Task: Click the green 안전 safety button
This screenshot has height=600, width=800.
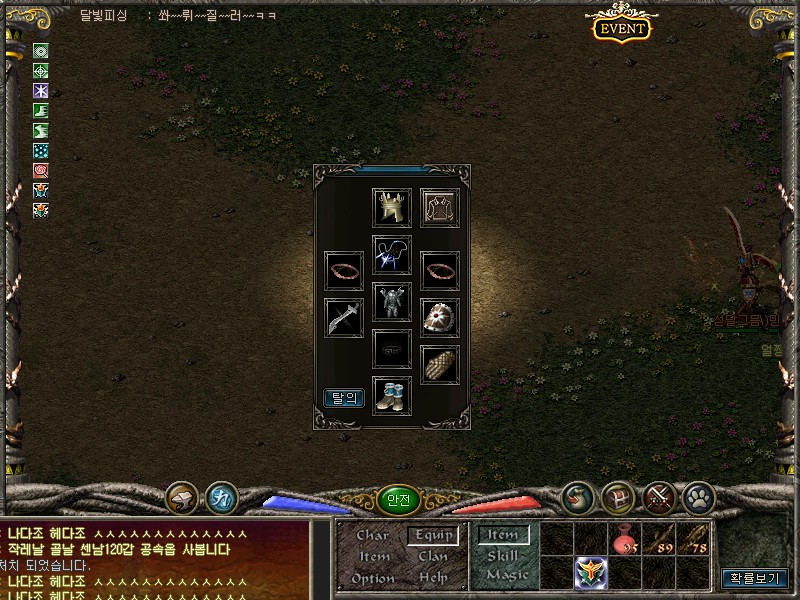Action: (400, 500)
